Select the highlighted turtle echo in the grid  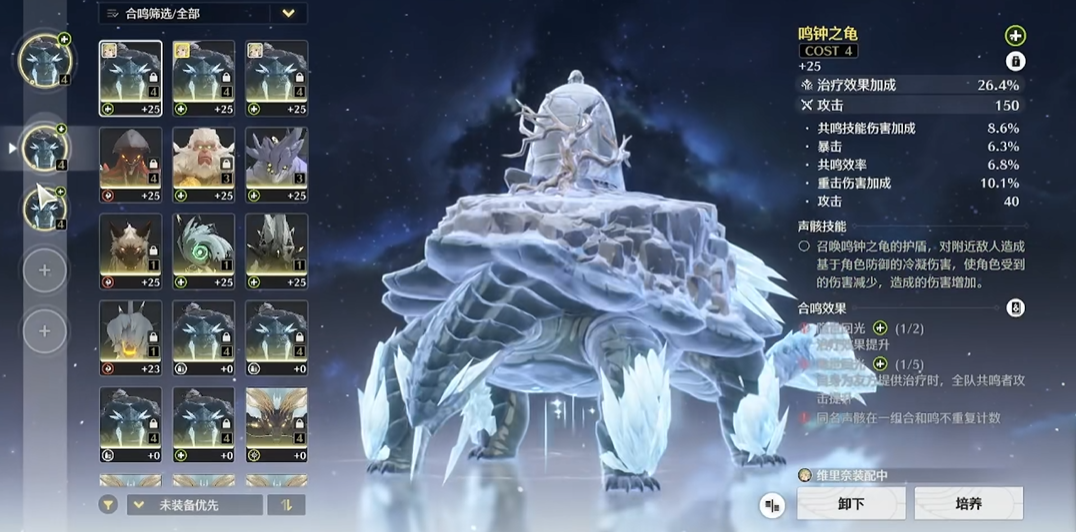click(x=130, y=78)
